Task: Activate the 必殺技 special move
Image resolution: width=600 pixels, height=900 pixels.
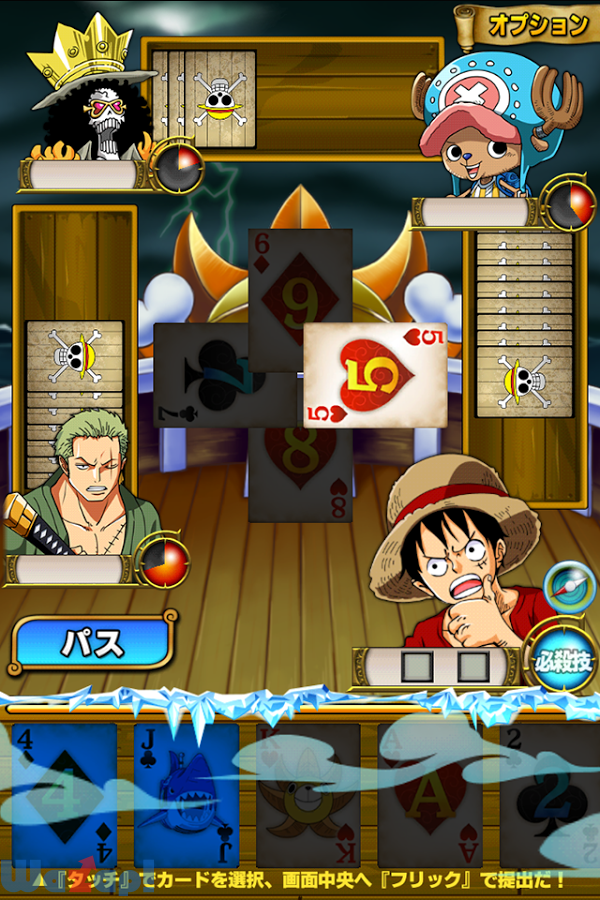Action: click(x=561, y=661)
